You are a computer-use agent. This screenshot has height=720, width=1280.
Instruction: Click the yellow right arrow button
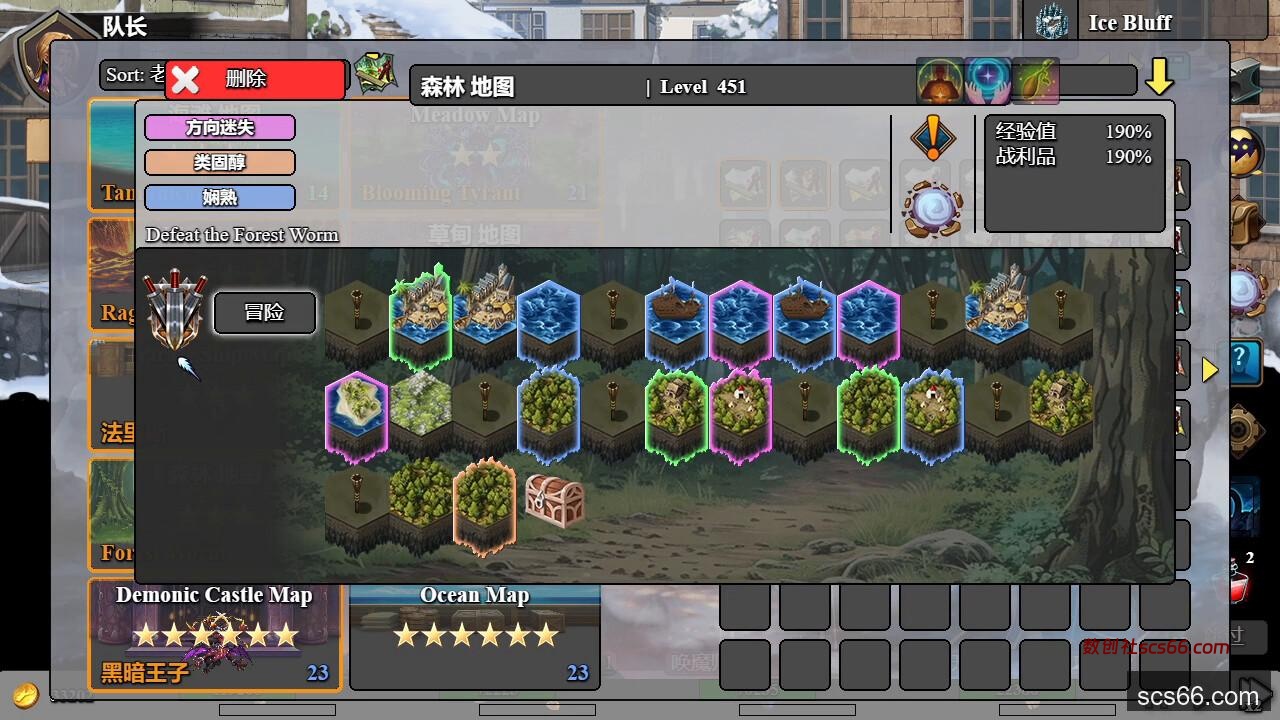1210,370
